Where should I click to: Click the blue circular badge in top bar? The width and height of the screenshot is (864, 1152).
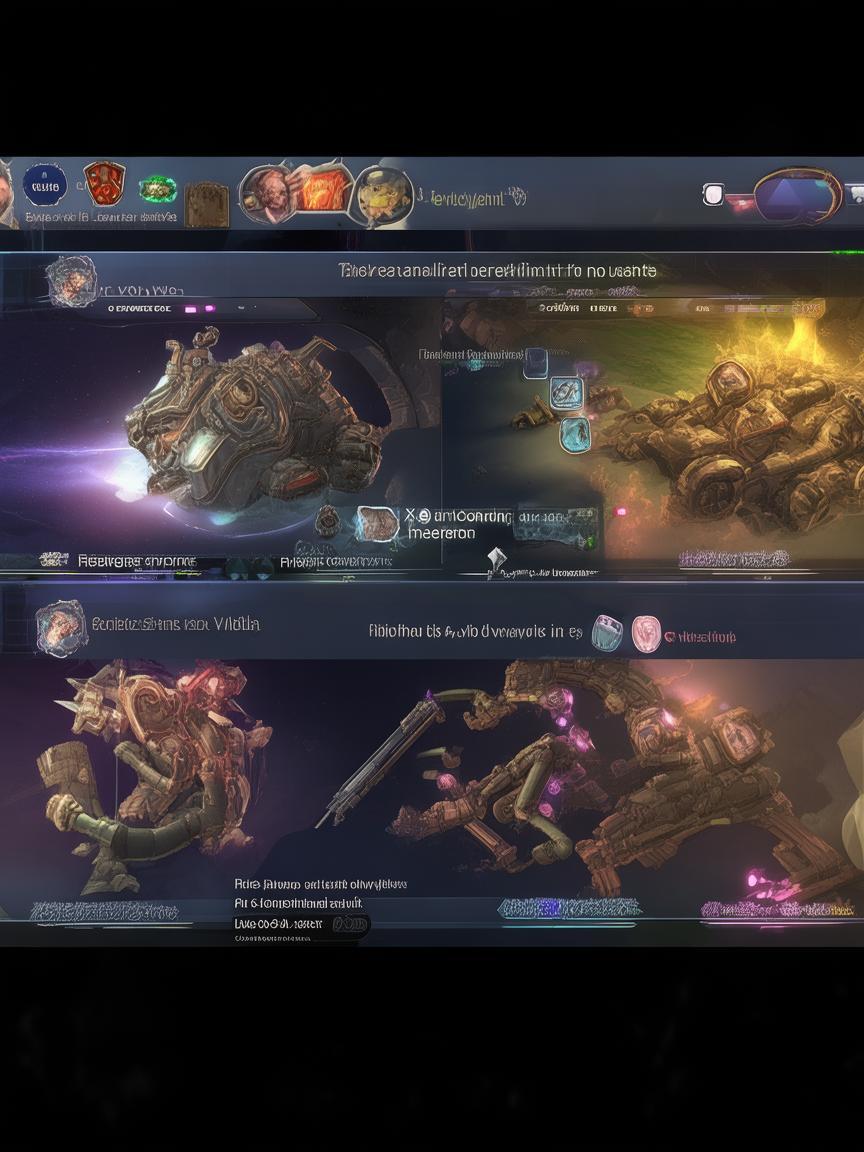point(45,185)
